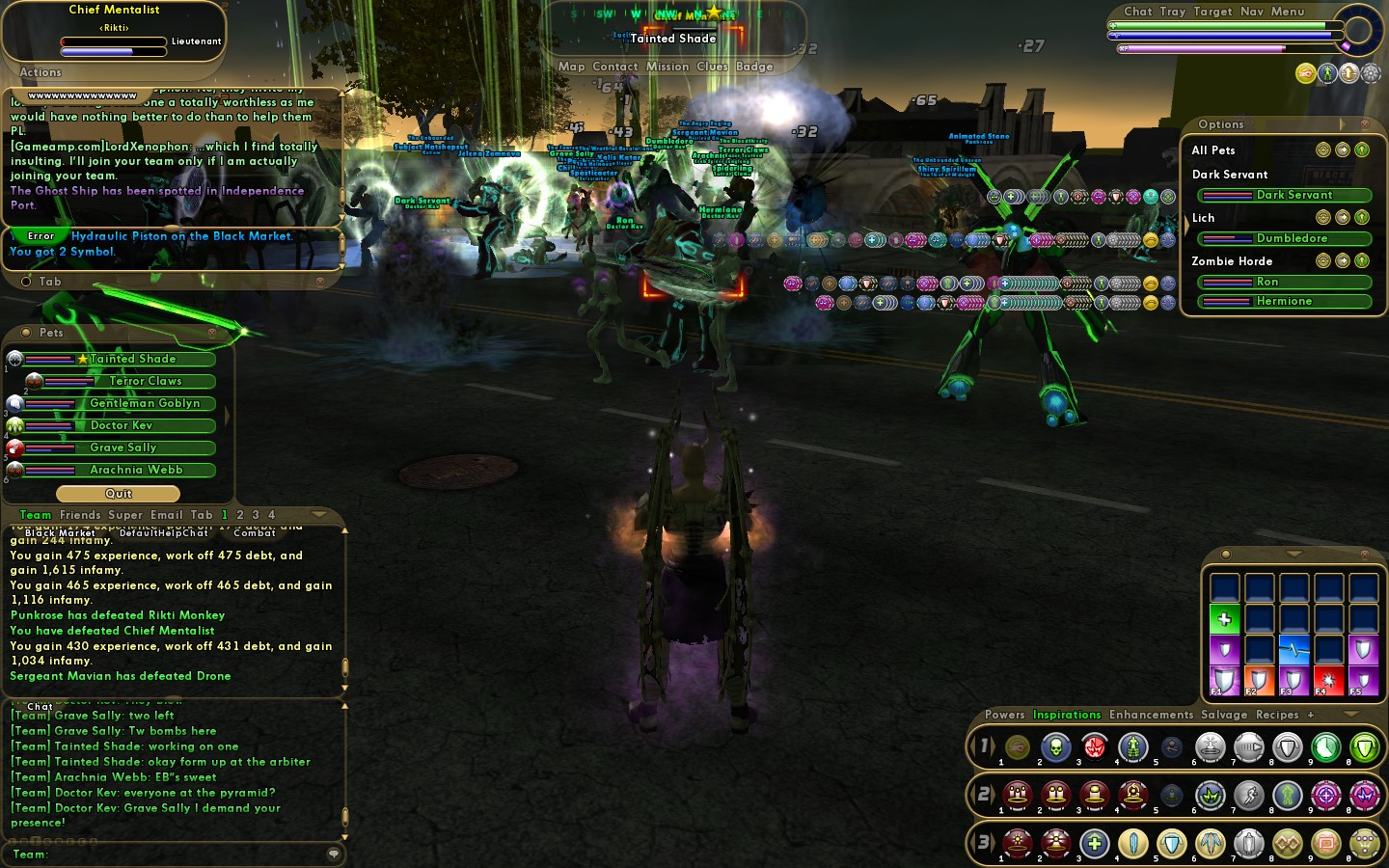Open the Target window from top menu
This screenshot has width=1389, height=868.
pyautogui.click(x=1212, y=12)
